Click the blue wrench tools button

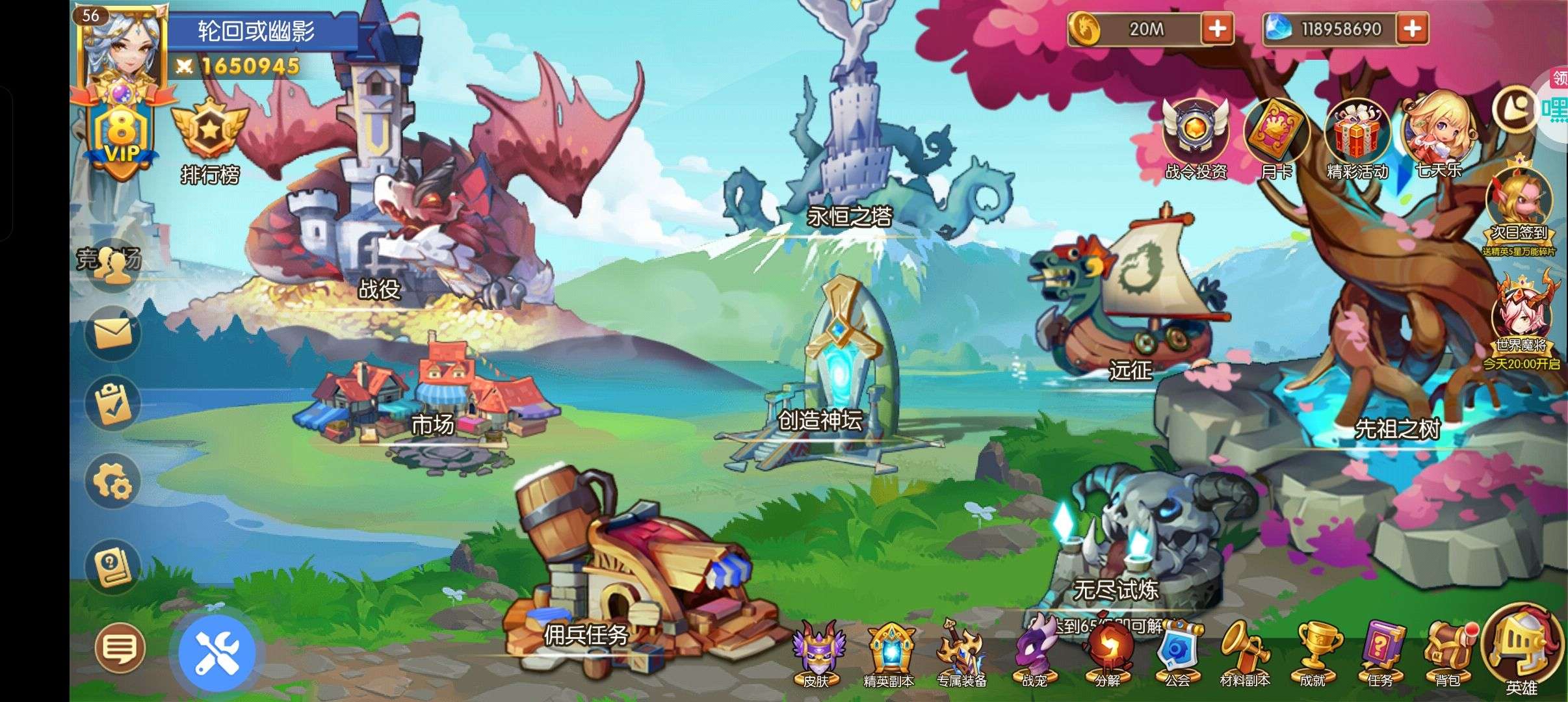point(218,653)
